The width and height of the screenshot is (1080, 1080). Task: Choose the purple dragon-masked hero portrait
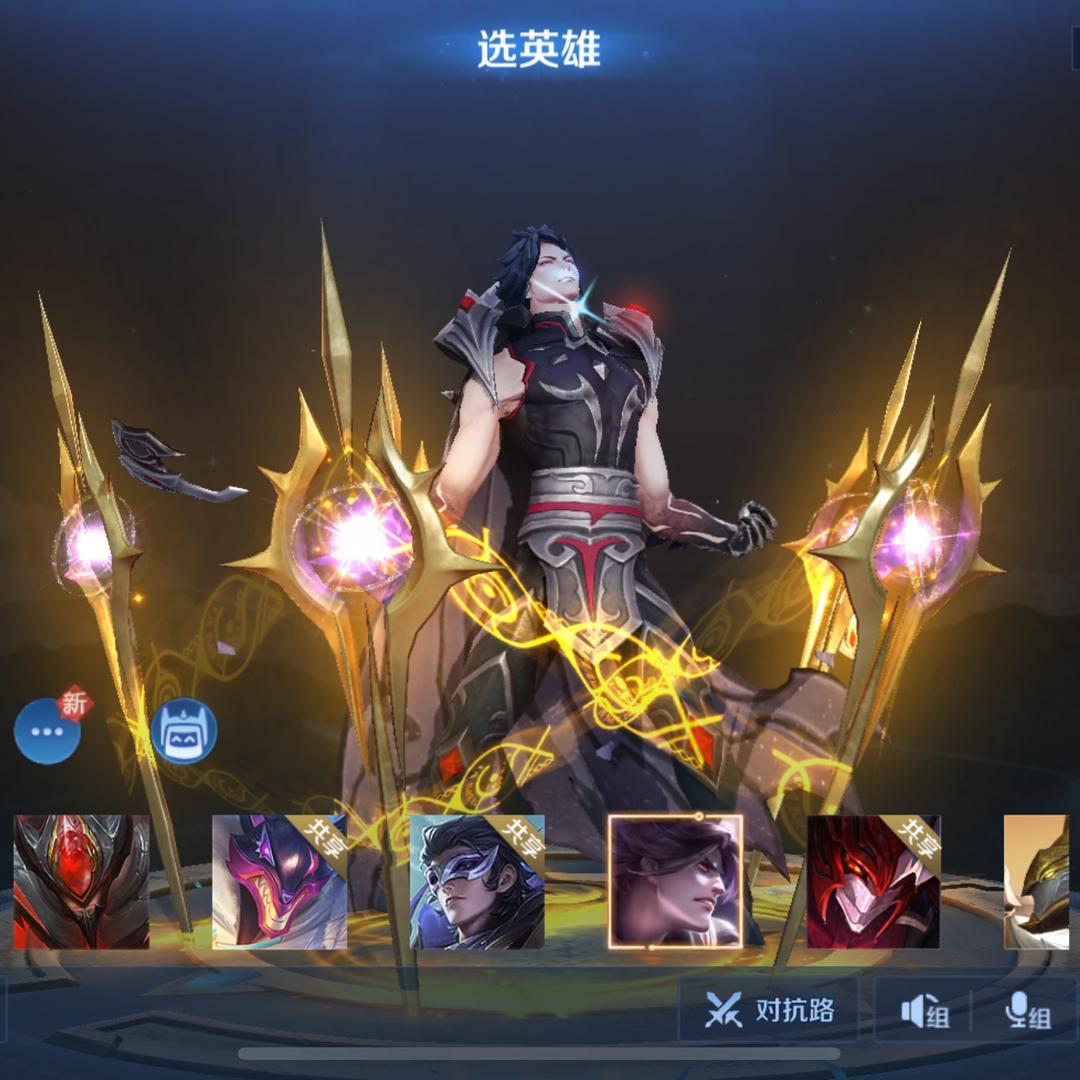[279, 881]
